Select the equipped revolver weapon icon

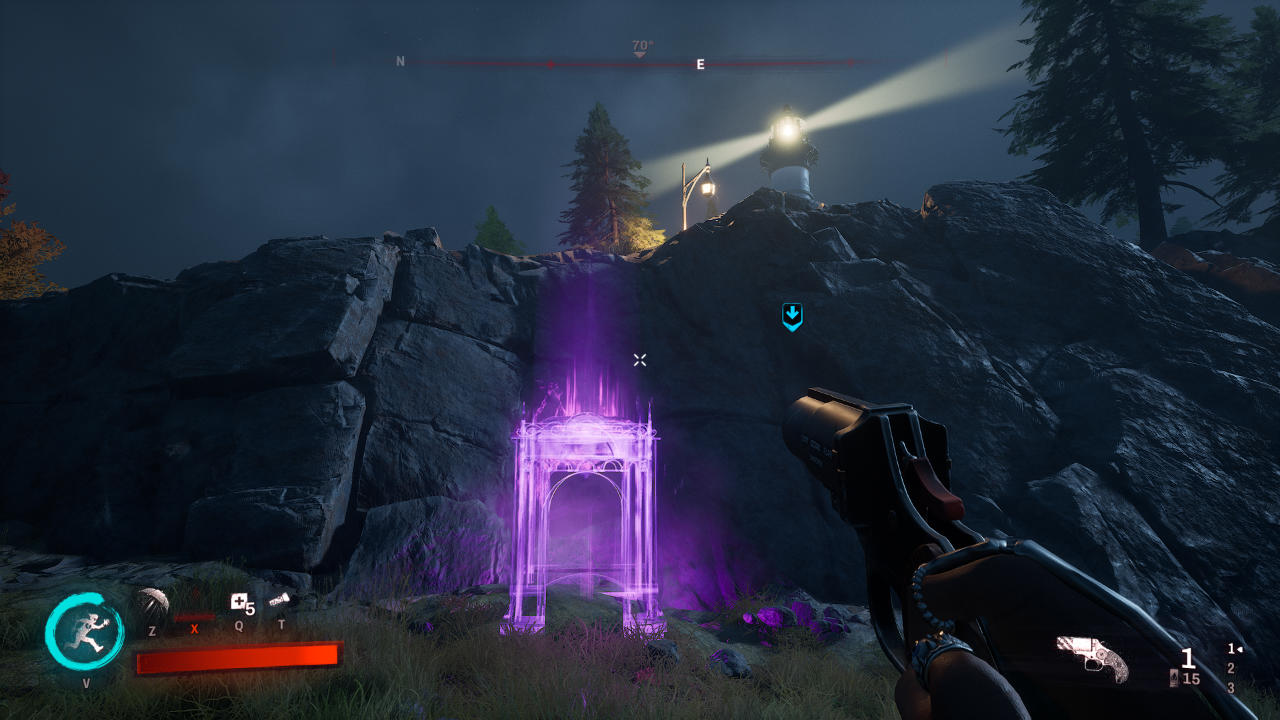tap(1092, 656)
